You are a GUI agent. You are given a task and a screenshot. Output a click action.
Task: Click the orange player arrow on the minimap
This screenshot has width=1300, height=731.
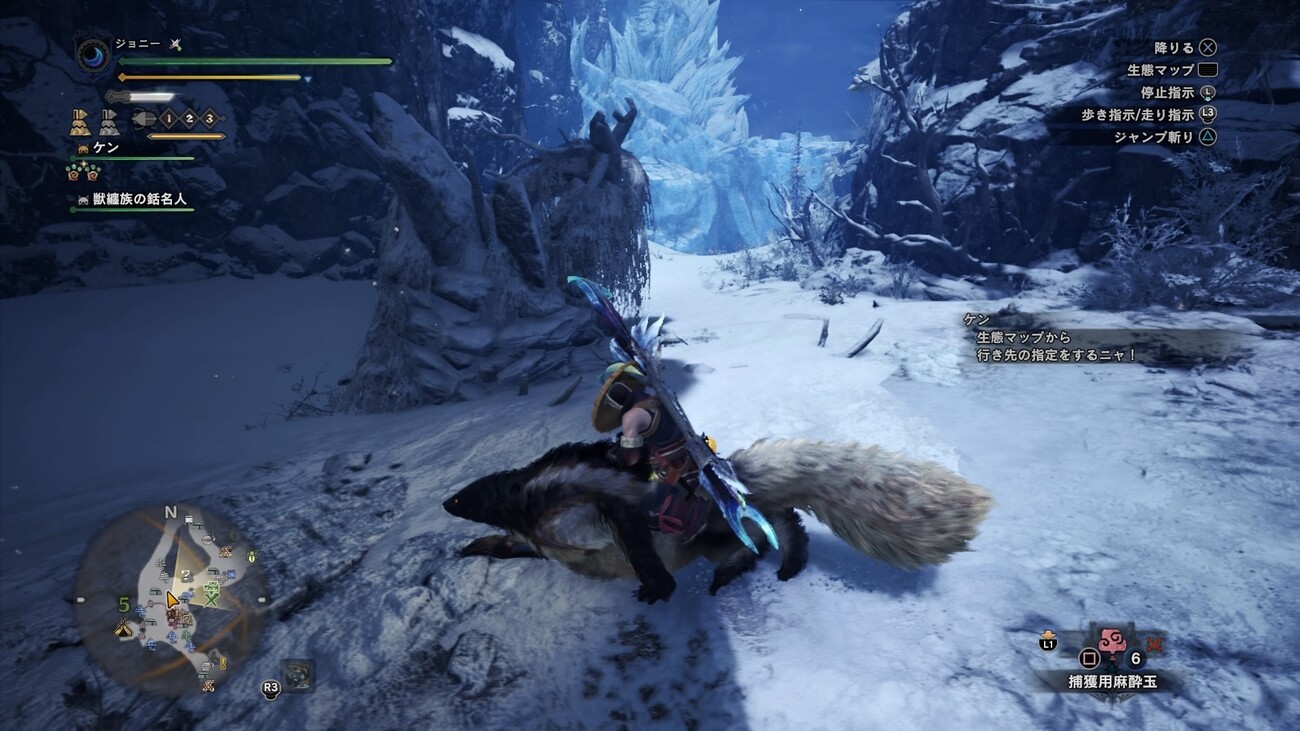[172, 600]
